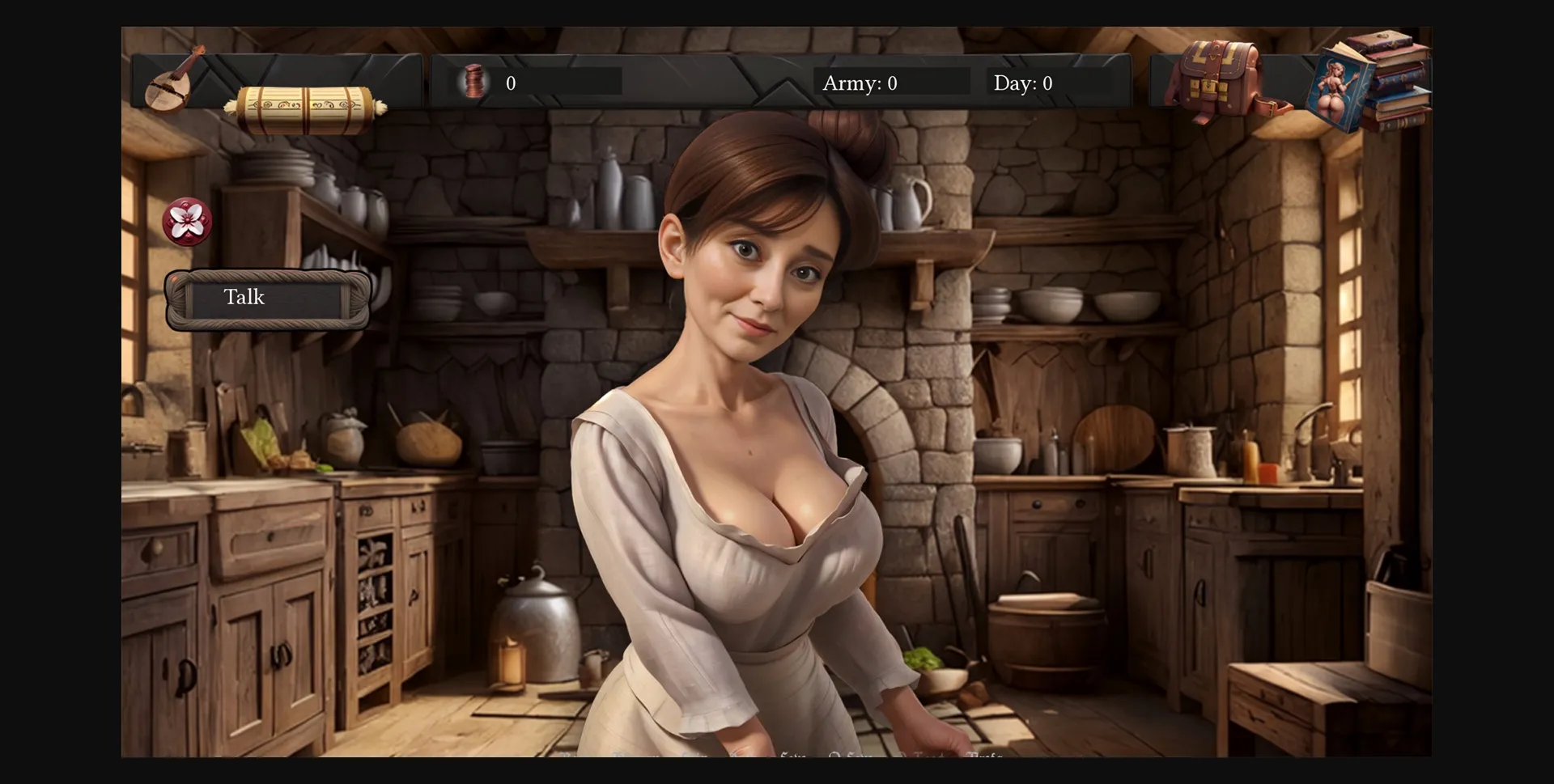
Task: Click the red flower emblem
Action: click(x=189, y=220)
